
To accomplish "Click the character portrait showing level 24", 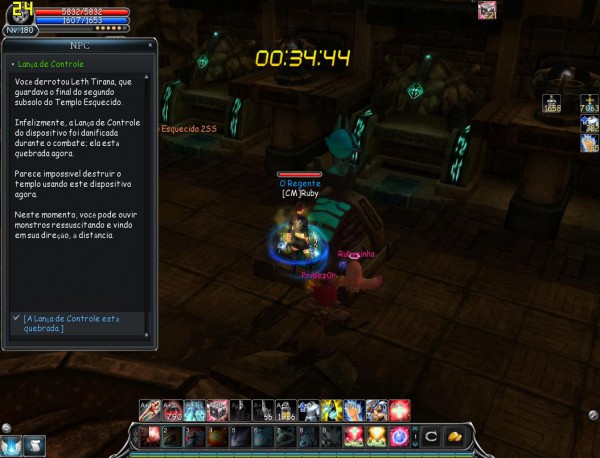I will (x=18, y=14).
